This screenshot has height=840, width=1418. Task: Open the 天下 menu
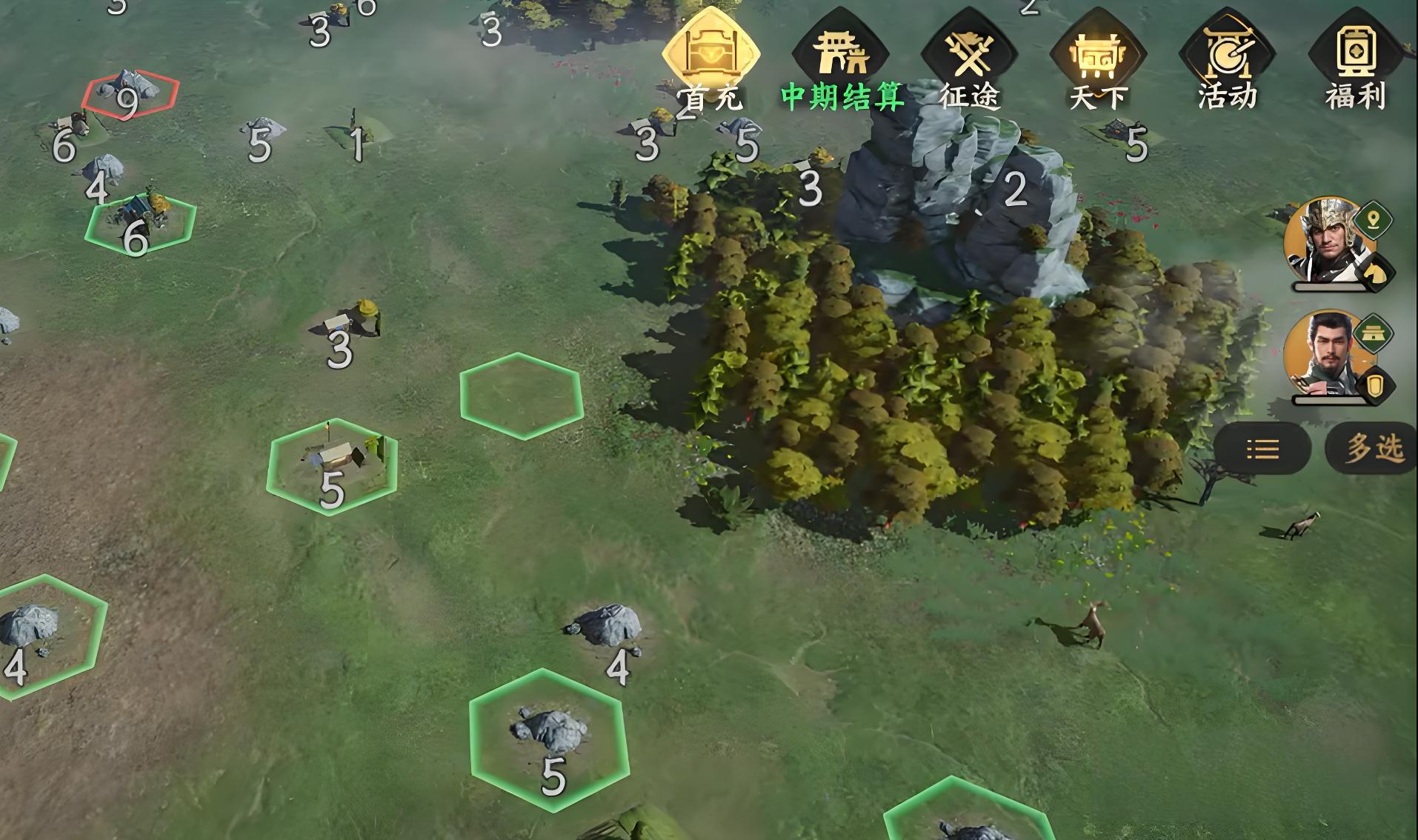click(x=1097, y=61)
